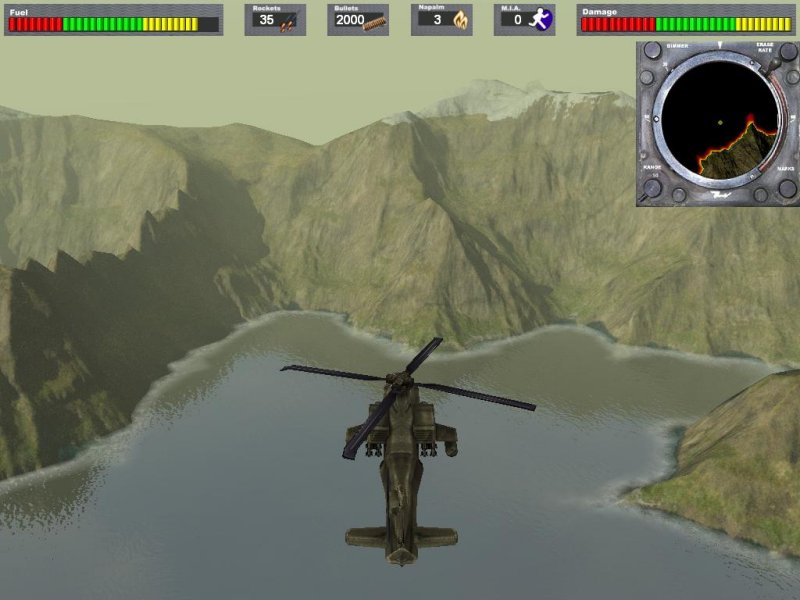Click the radar's Marks knob
This screenshot has height=600, width=800.
[787, 187]
